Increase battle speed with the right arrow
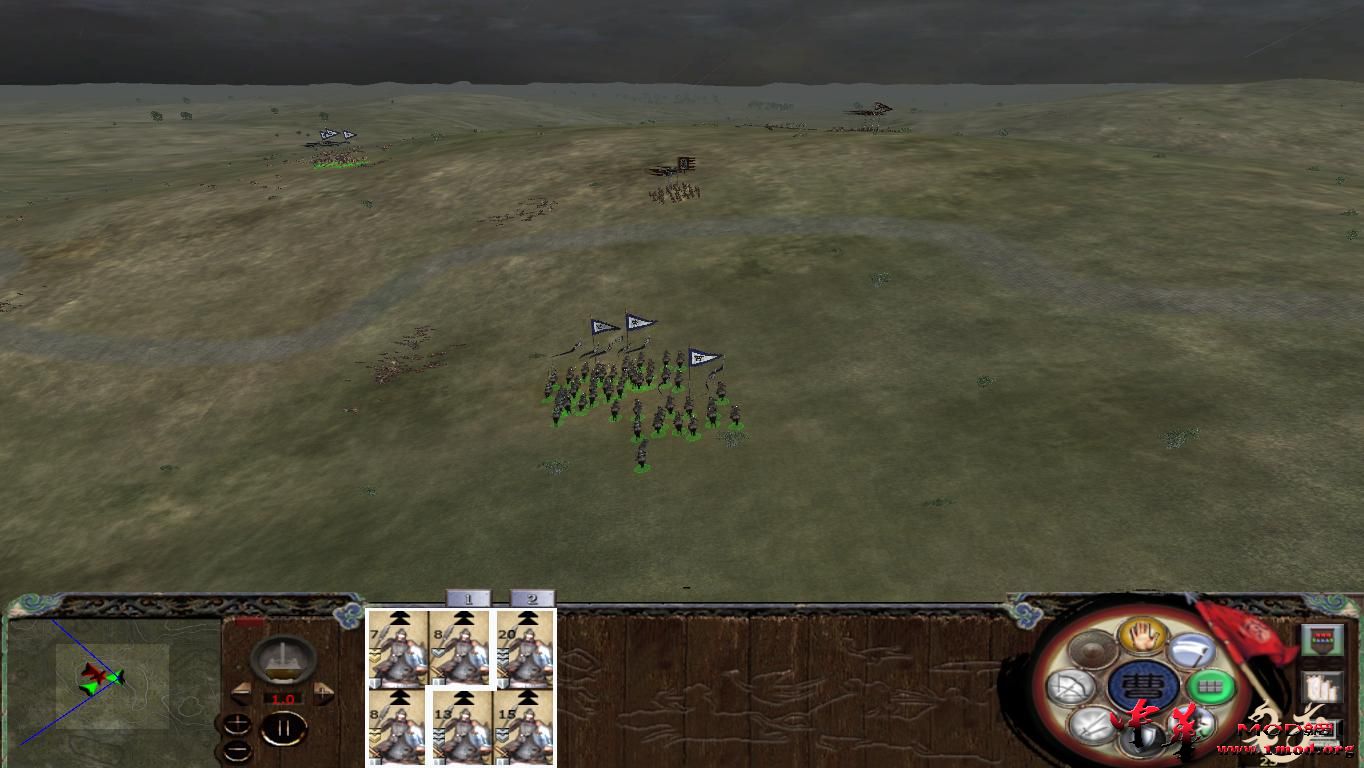Image resolution: width=1364 pixels, height=768 pixels. point(323,692)
